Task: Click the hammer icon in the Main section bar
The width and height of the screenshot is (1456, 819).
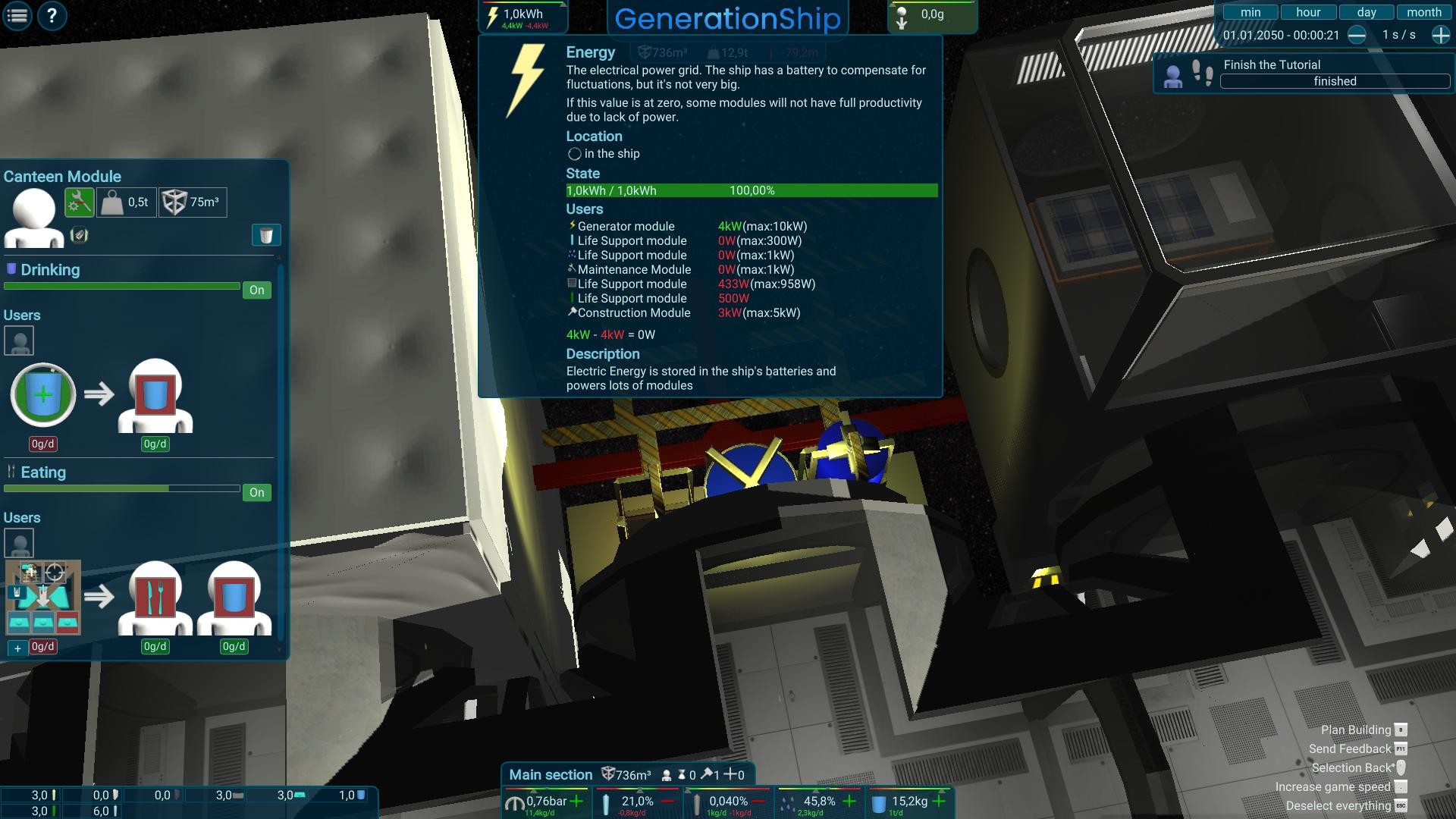Action: point(707,774)
